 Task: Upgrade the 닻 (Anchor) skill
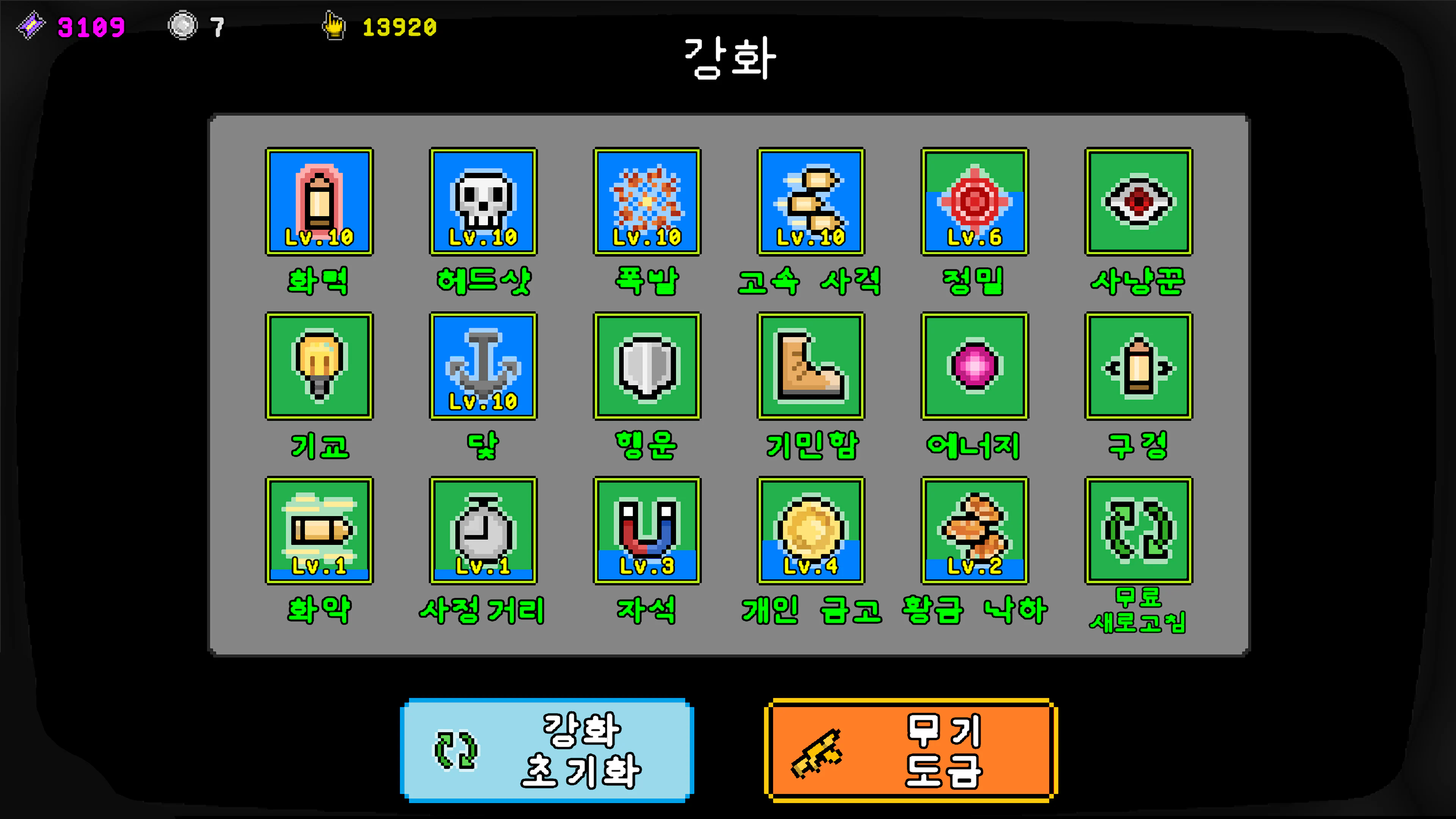[483, 367]
